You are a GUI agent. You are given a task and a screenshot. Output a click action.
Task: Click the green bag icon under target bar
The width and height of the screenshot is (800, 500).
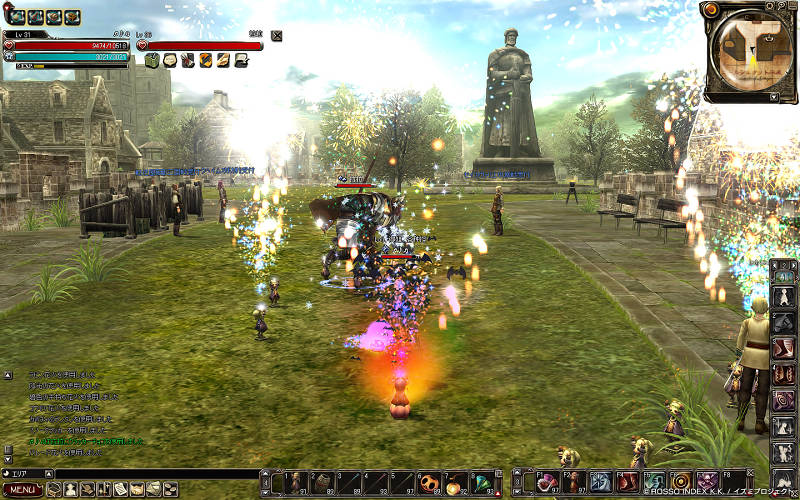(152, 61)
